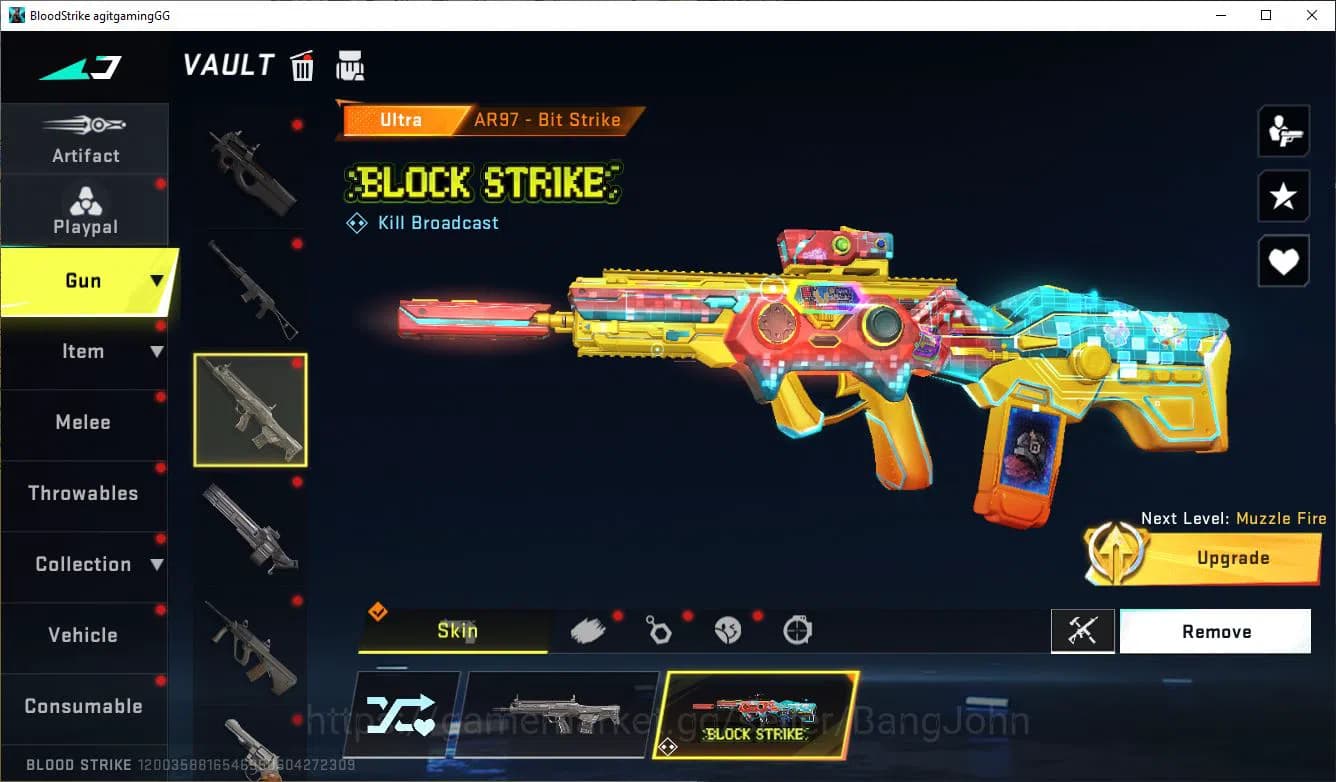Image resolution: width=1336 pixels, height=782 pixels.
Task: Open the charm customization icon
Action: point(658,629)
